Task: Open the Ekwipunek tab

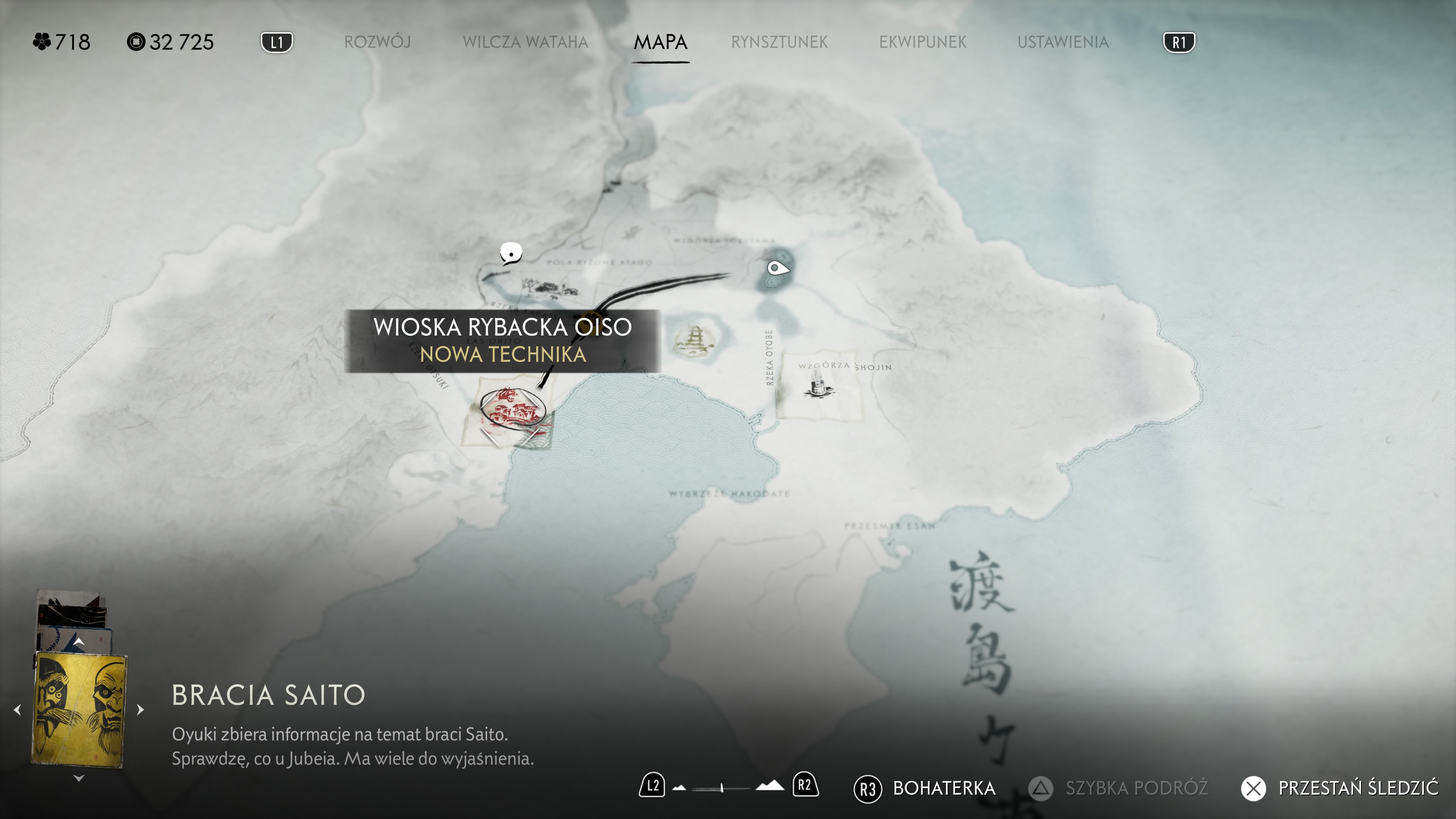Action: 923,42
